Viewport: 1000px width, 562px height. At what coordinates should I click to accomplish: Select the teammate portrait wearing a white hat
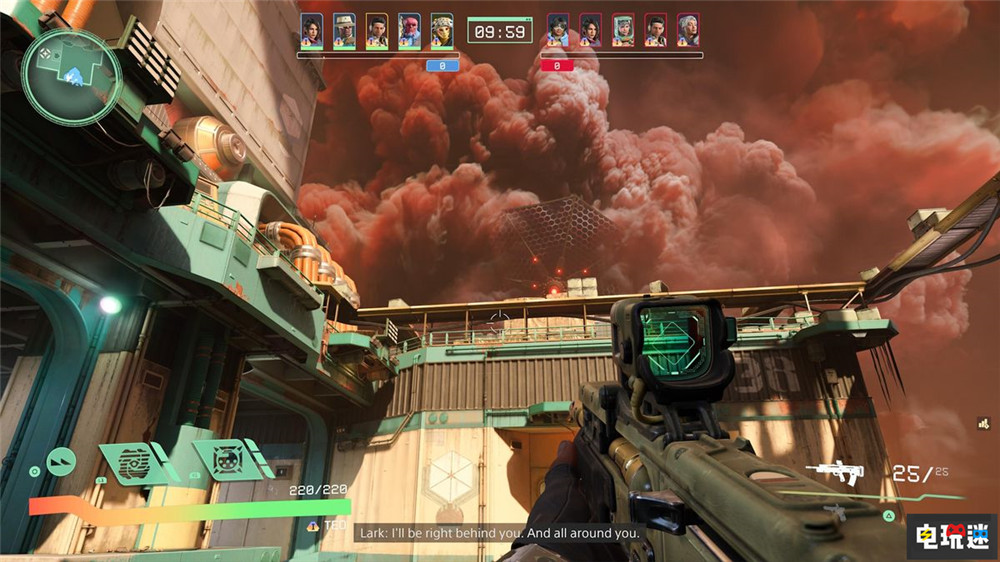[x=344, y=29]
